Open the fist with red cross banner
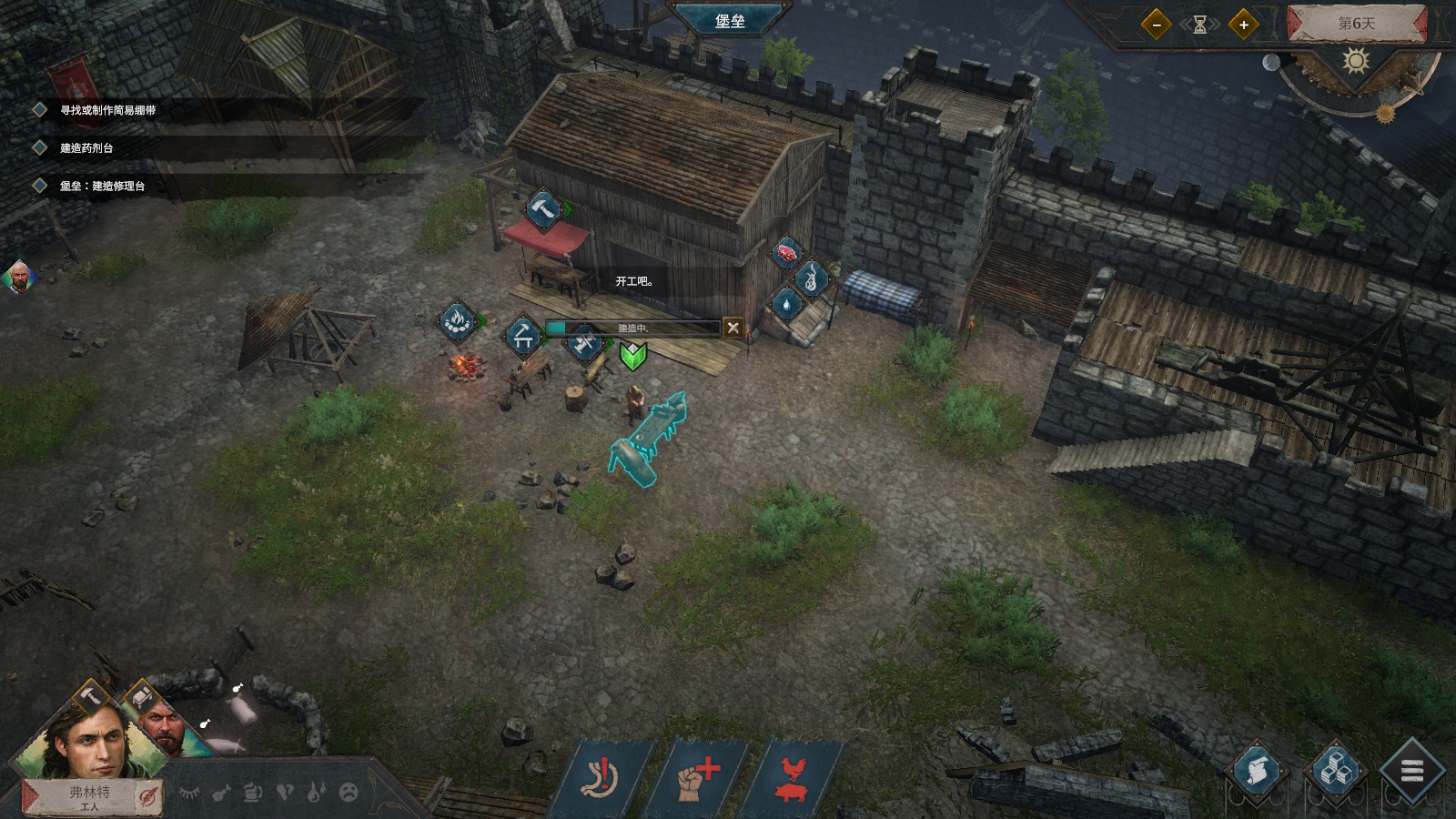The height and width of the screenshot is (819, 1456). pyautogui.click(x=697, y=779)
